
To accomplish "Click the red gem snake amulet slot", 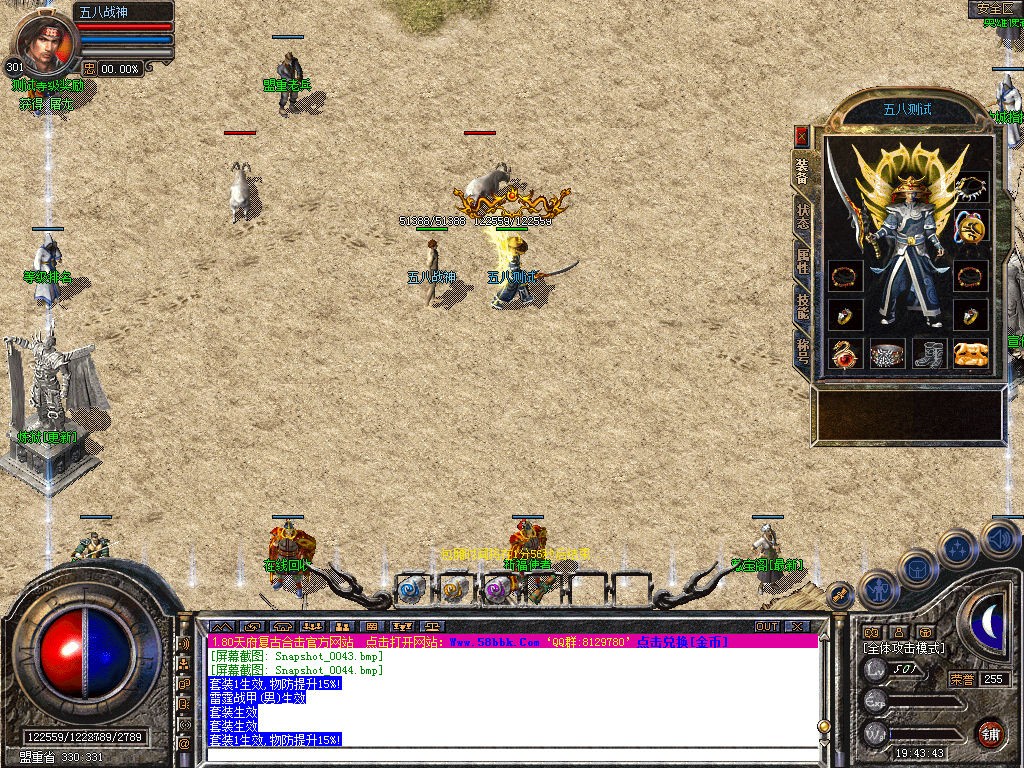I will (846, 355).
